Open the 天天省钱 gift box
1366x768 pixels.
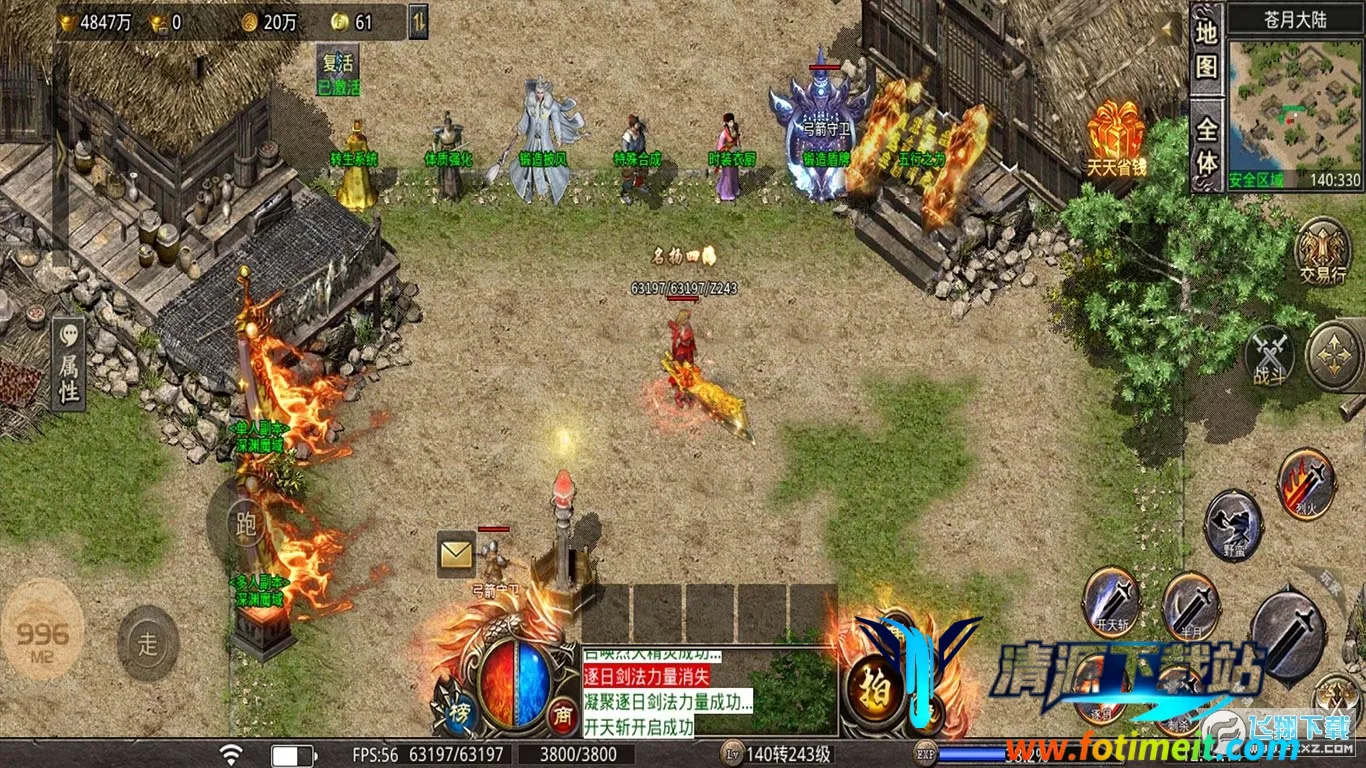[1116, 140]
